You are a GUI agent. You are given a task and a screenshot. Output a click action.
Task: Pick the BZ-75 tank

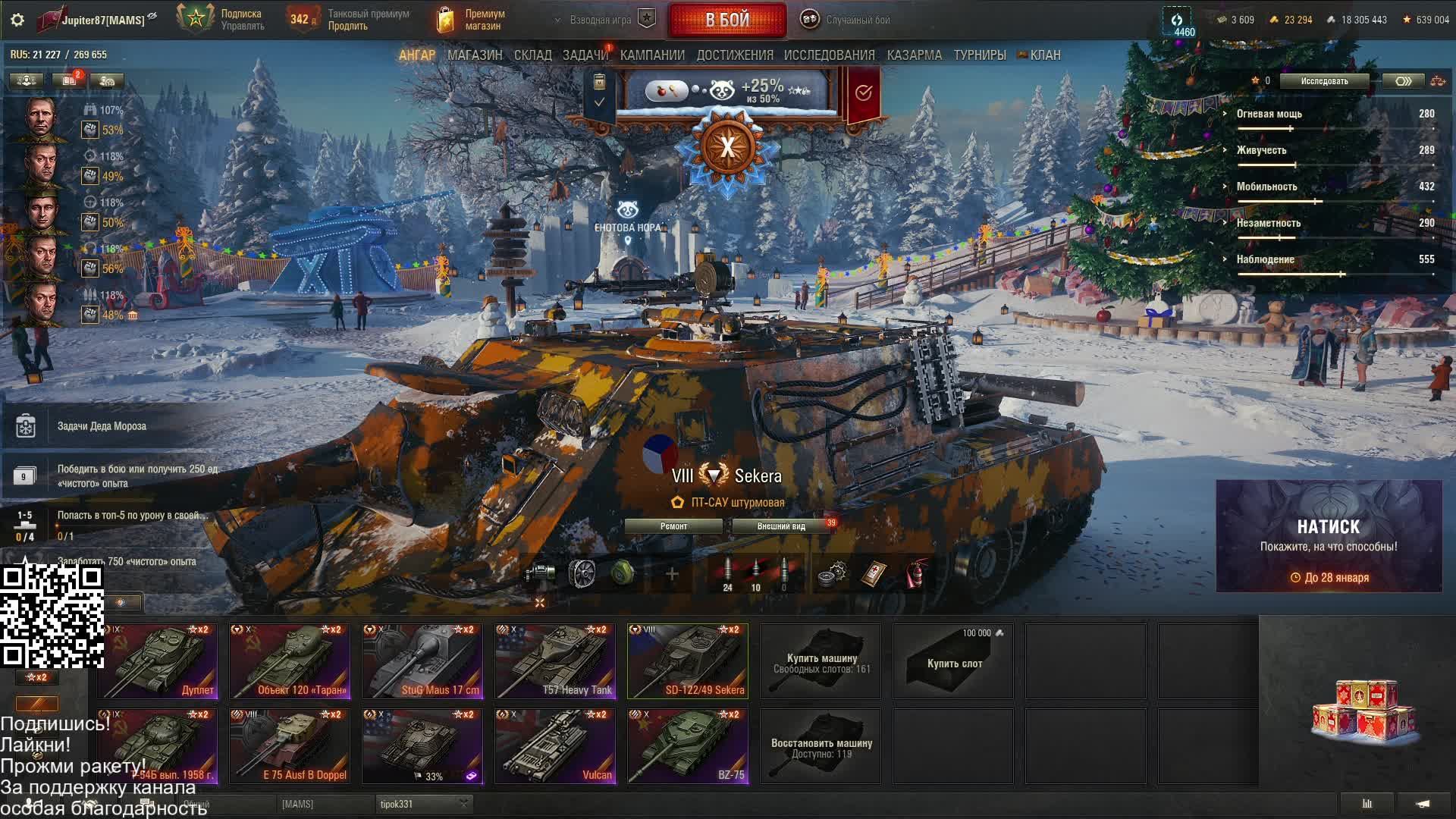click(x=688, y=745)
